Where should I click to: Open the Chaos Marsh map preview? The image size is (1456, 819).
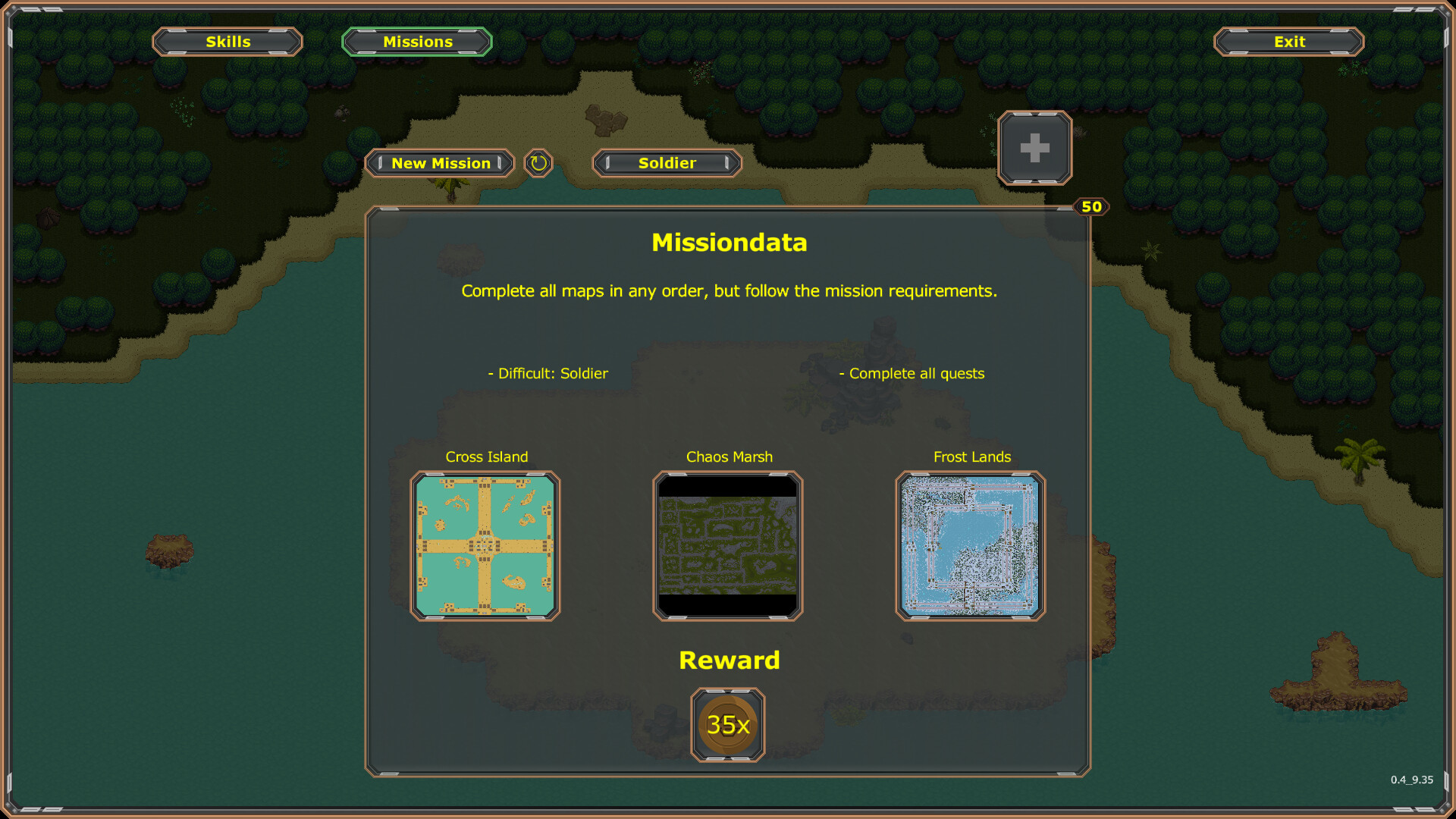[727, 543]
